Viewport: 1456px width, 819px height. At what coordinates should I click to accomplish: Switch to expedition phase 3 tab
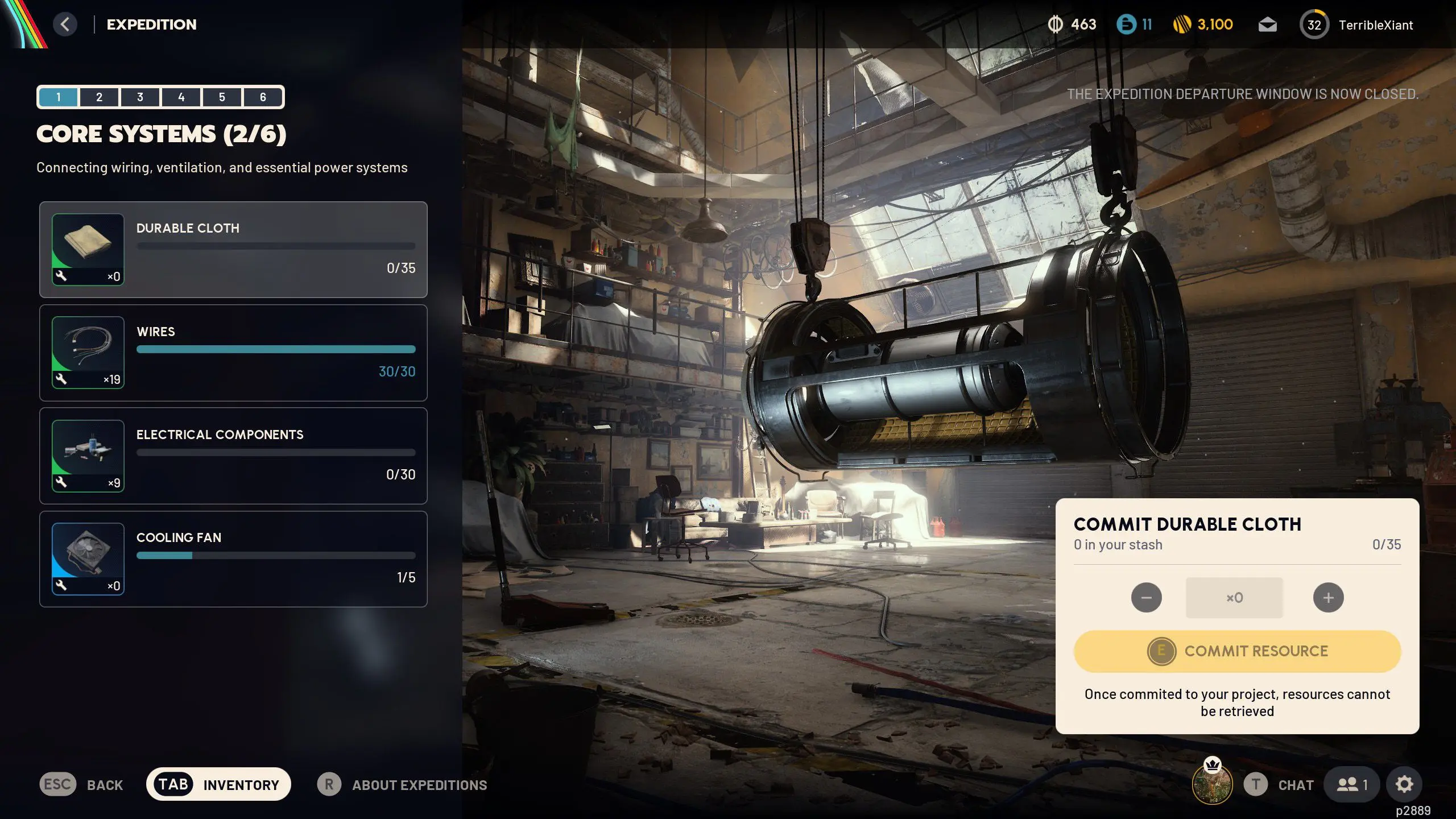[x=140, y=97]
